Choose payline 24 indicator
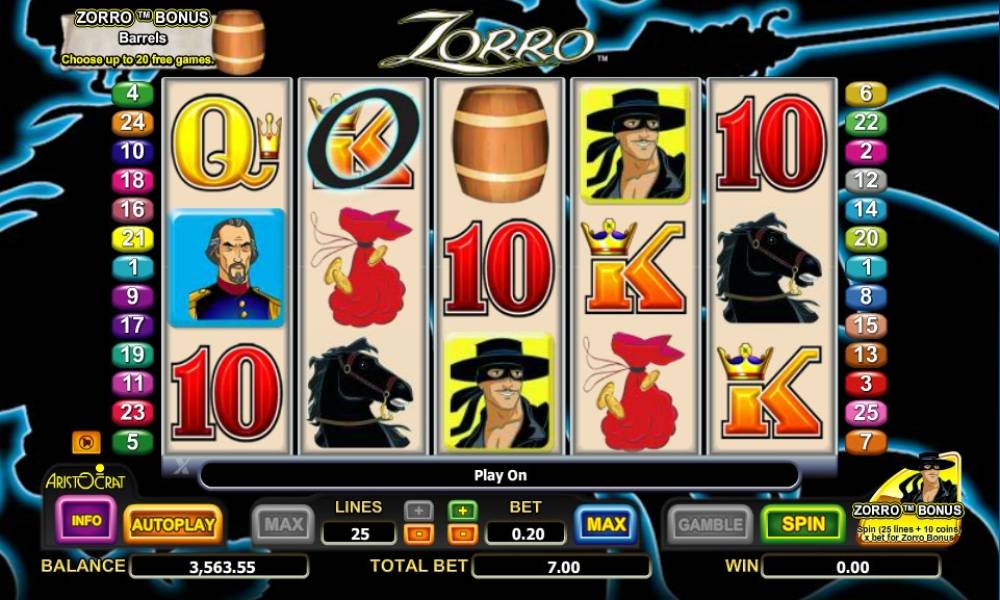1000x600 pixels. click(133, 124)
